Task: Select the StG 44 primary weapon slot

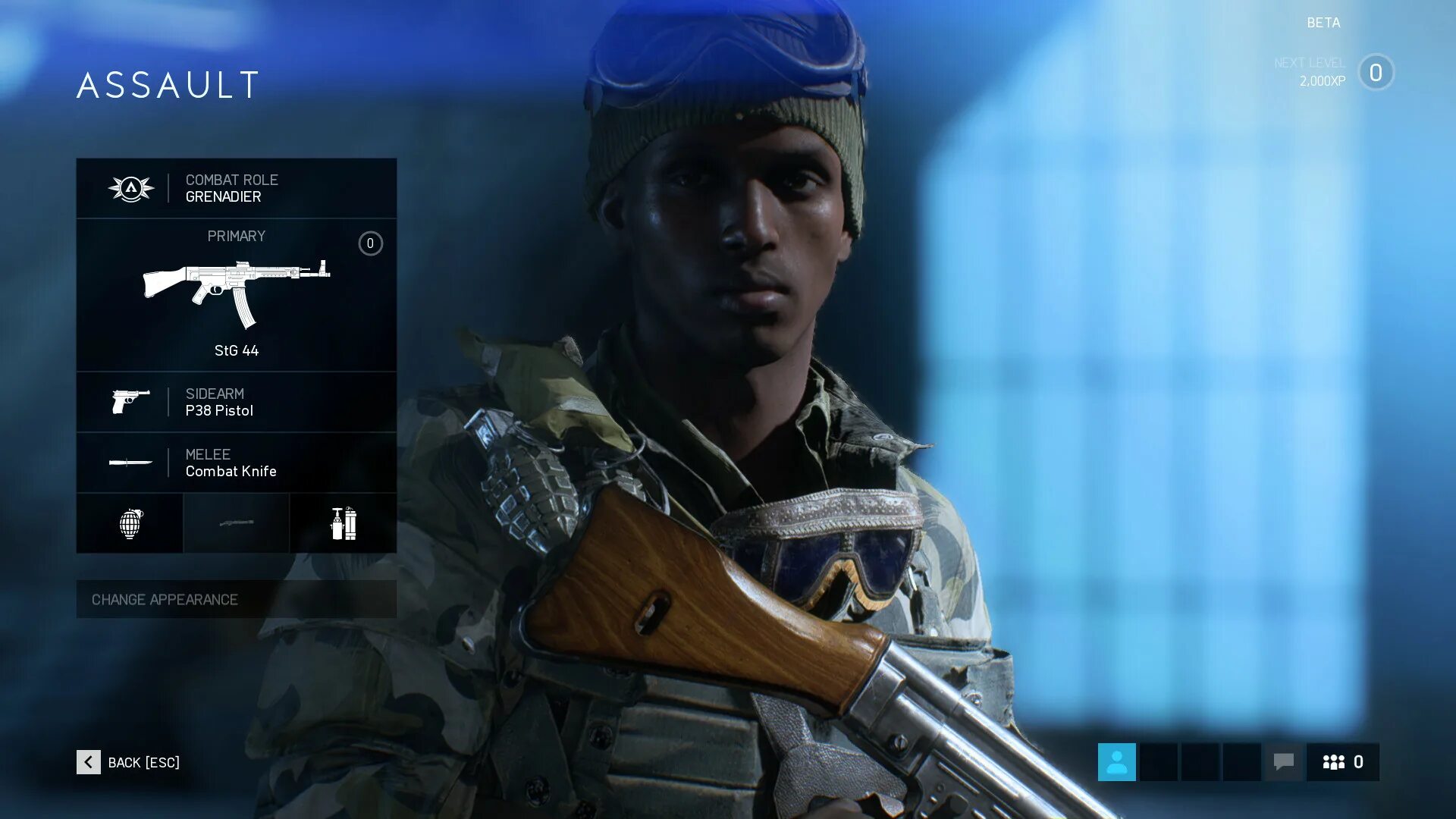Action: point(236,295)
